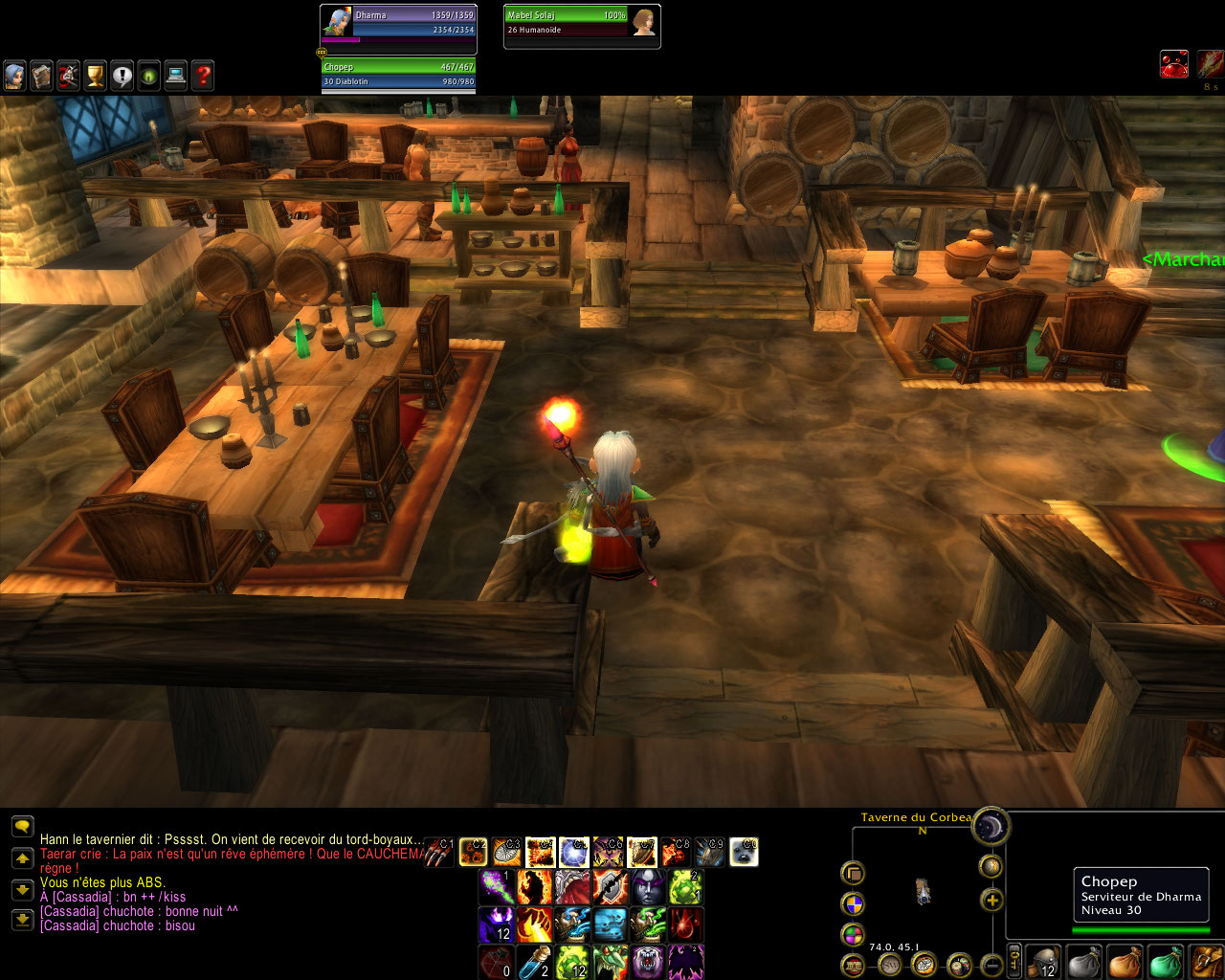Select Dharma's player portrait frame
This screenshot has width=1225, height=980.
398,22
